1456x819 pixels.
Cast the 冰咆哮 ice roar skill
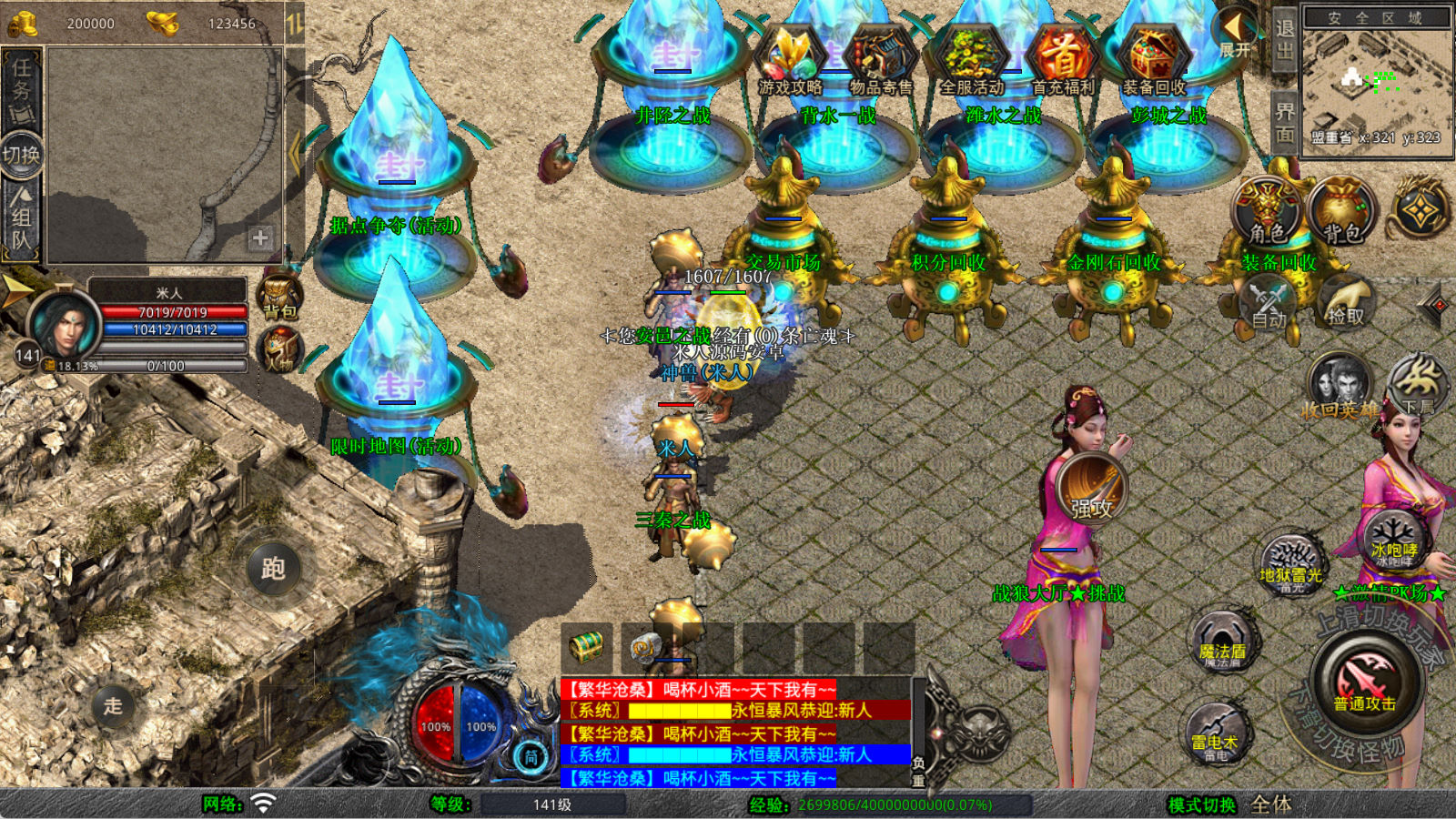coord(1393,539)
